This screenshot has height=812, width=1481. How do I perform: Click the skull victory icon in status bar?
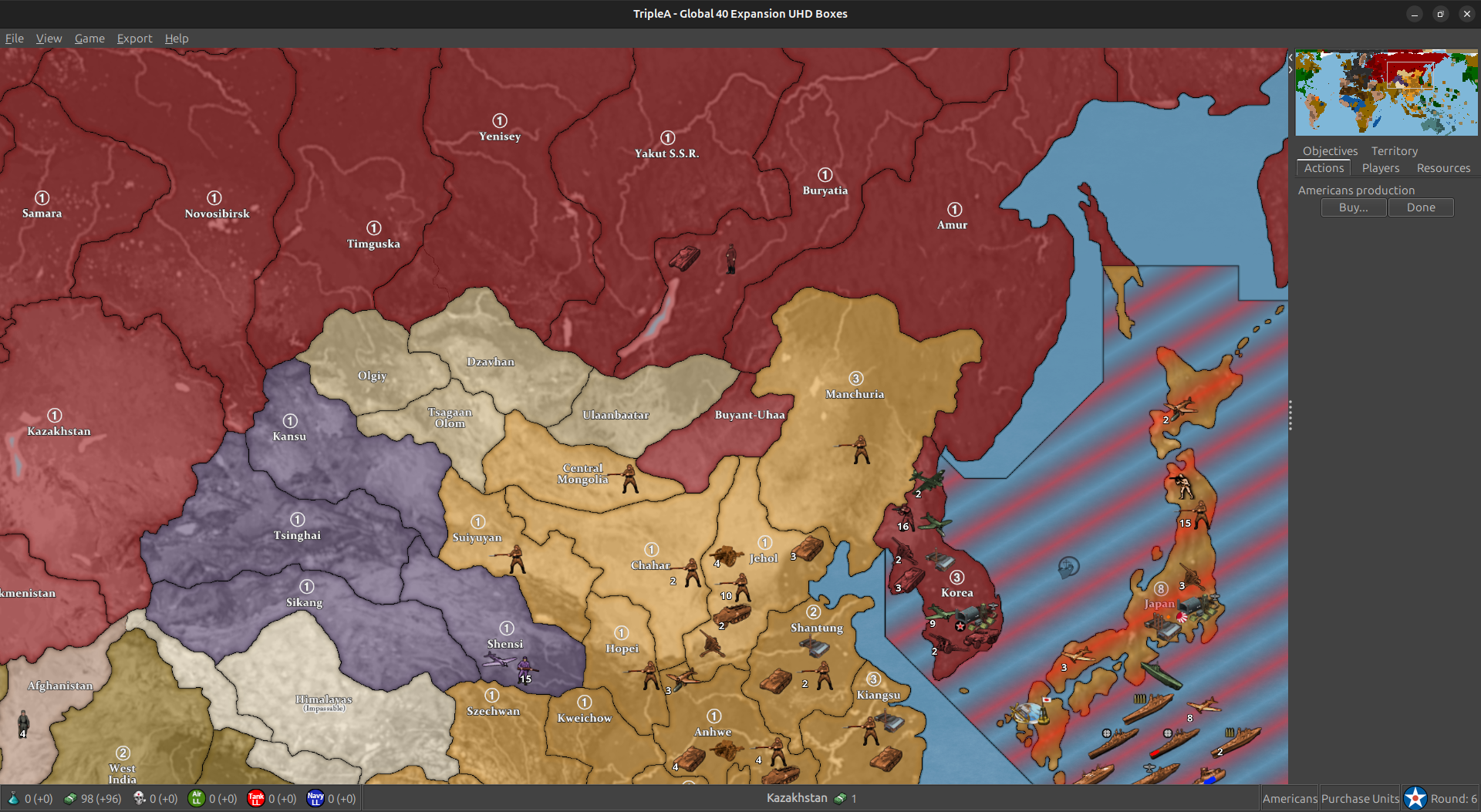(x=139, y=798)
